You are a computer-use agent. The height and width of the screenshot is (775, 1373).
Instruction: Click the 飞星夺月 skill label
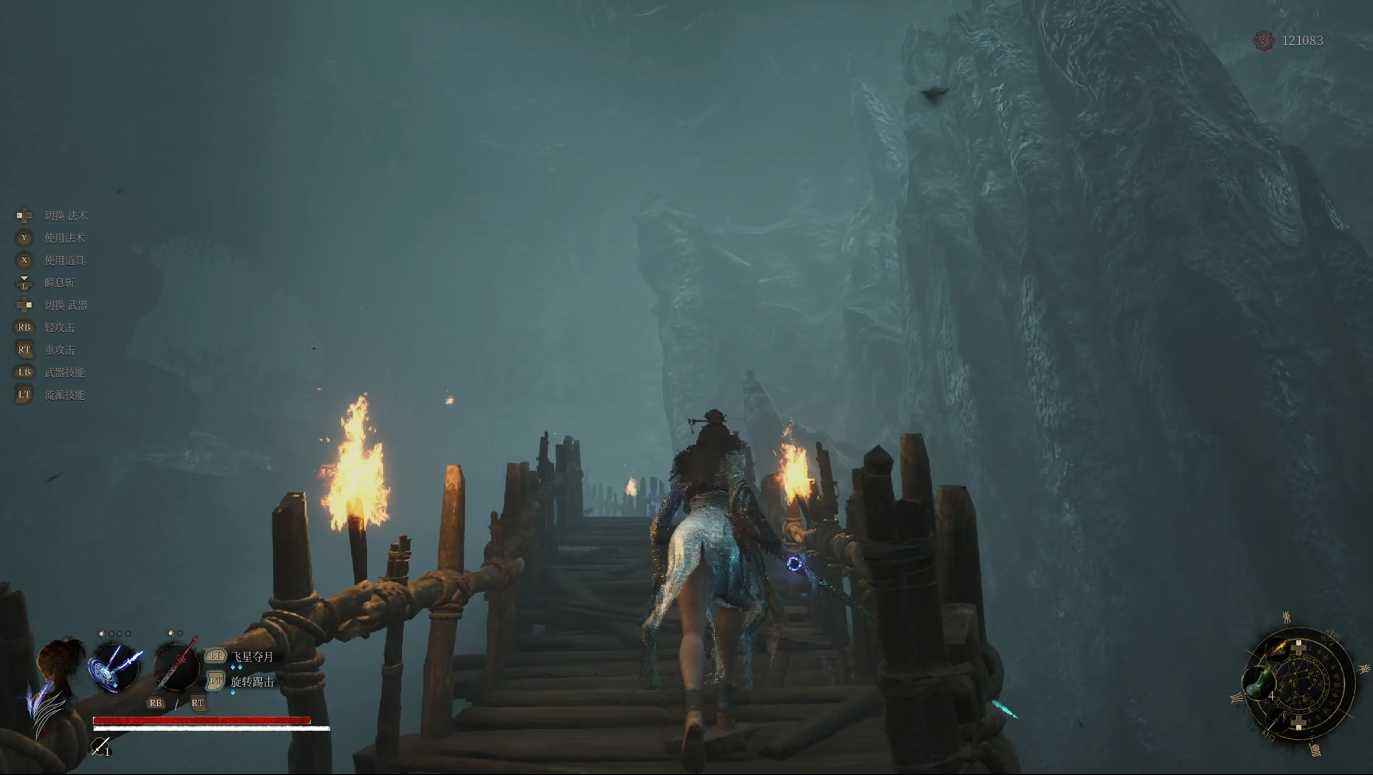coord(252,657)
